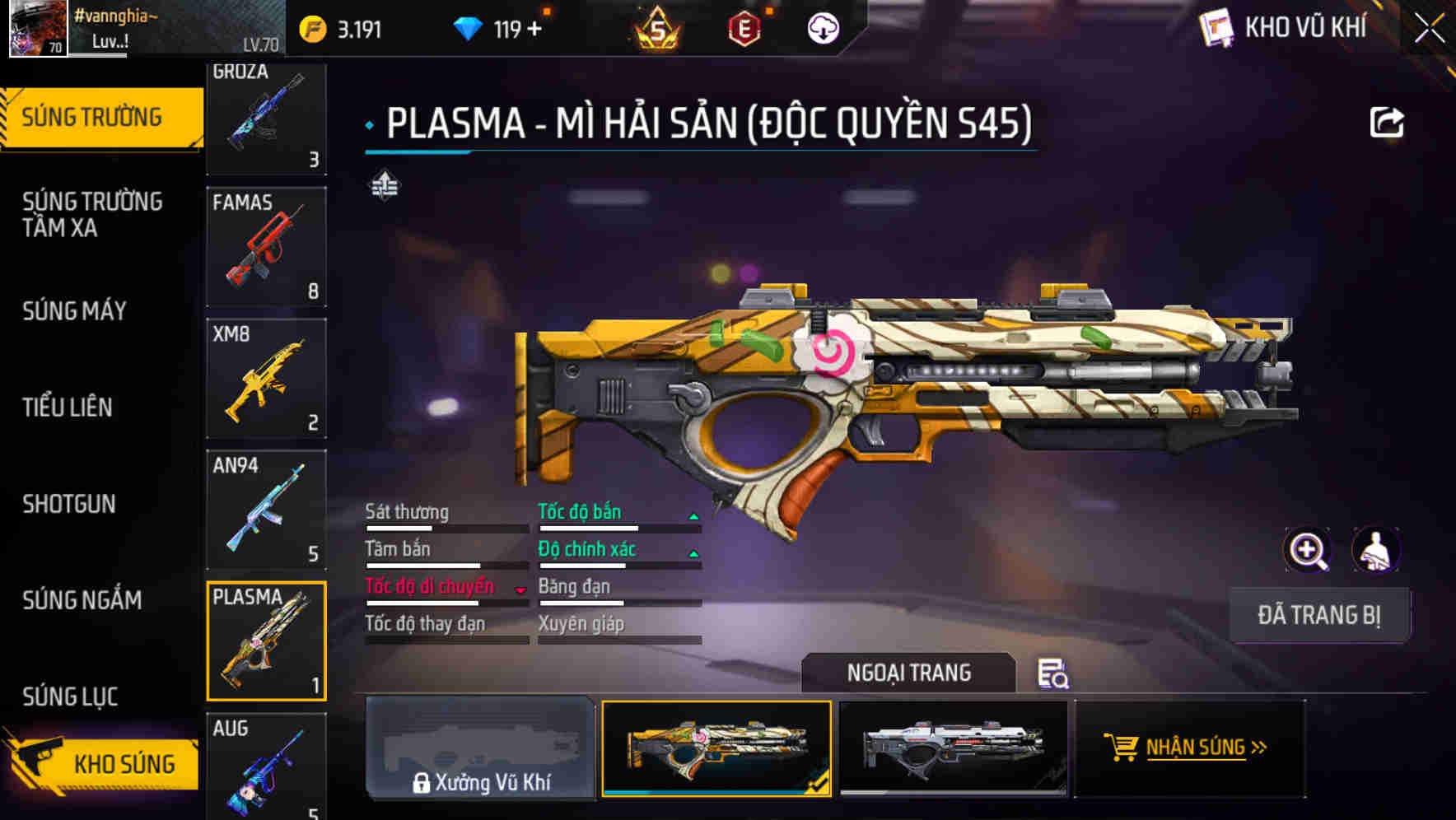Select the SHOTGUN category
Viewport: 1456px width, 820px height.
pyautogui.click(x=69, y=504)
